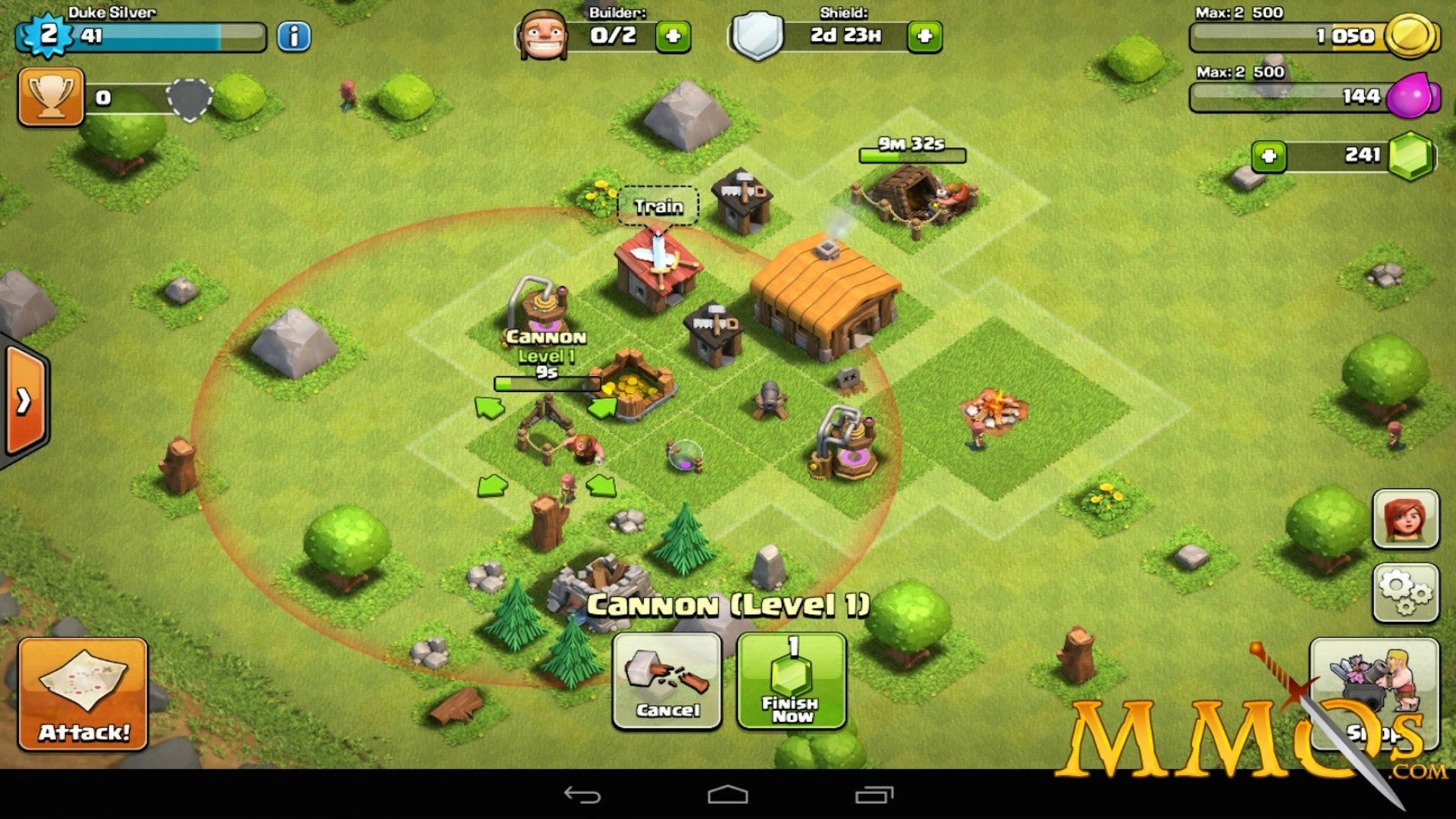Open the Valkyrie news panel icon
1456x819 pixels.
point(1404,519)
